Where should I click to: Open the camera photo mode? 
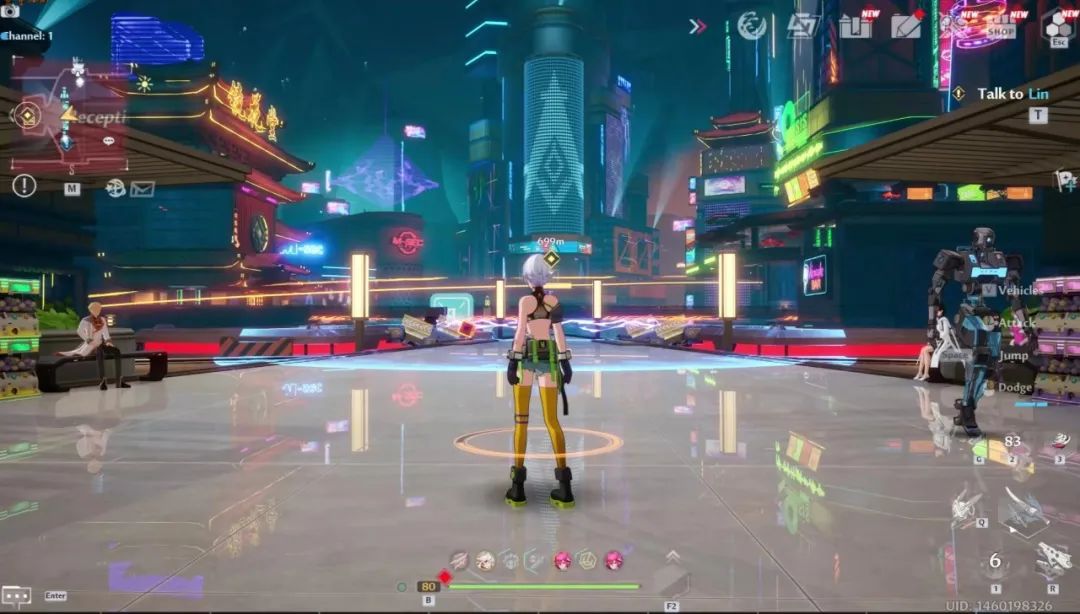(x=11, y=11)
